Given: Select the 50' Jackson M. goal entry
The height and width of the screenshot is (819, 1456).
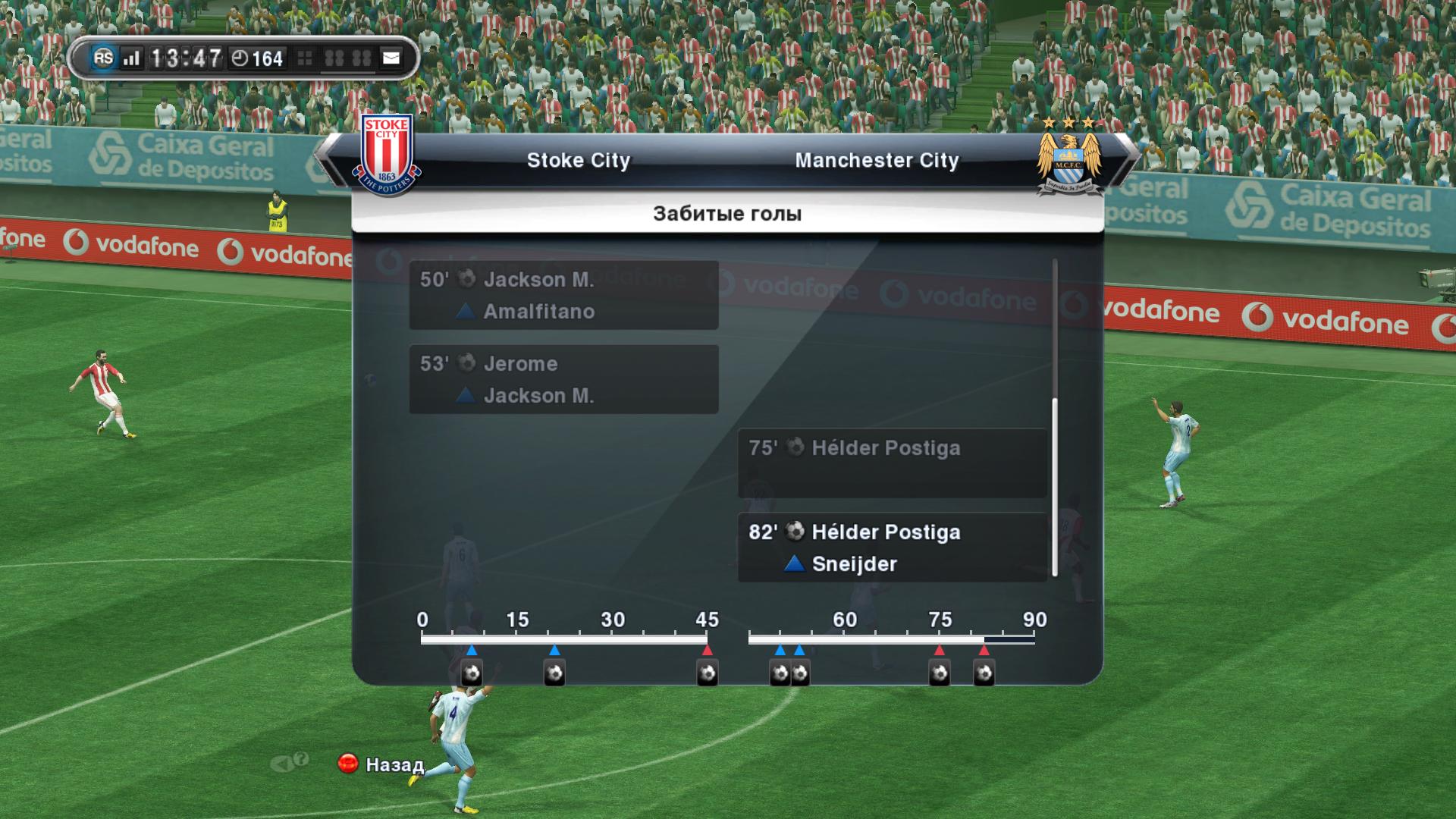Looking at the screenshot, I should click(x=563, y=295).
